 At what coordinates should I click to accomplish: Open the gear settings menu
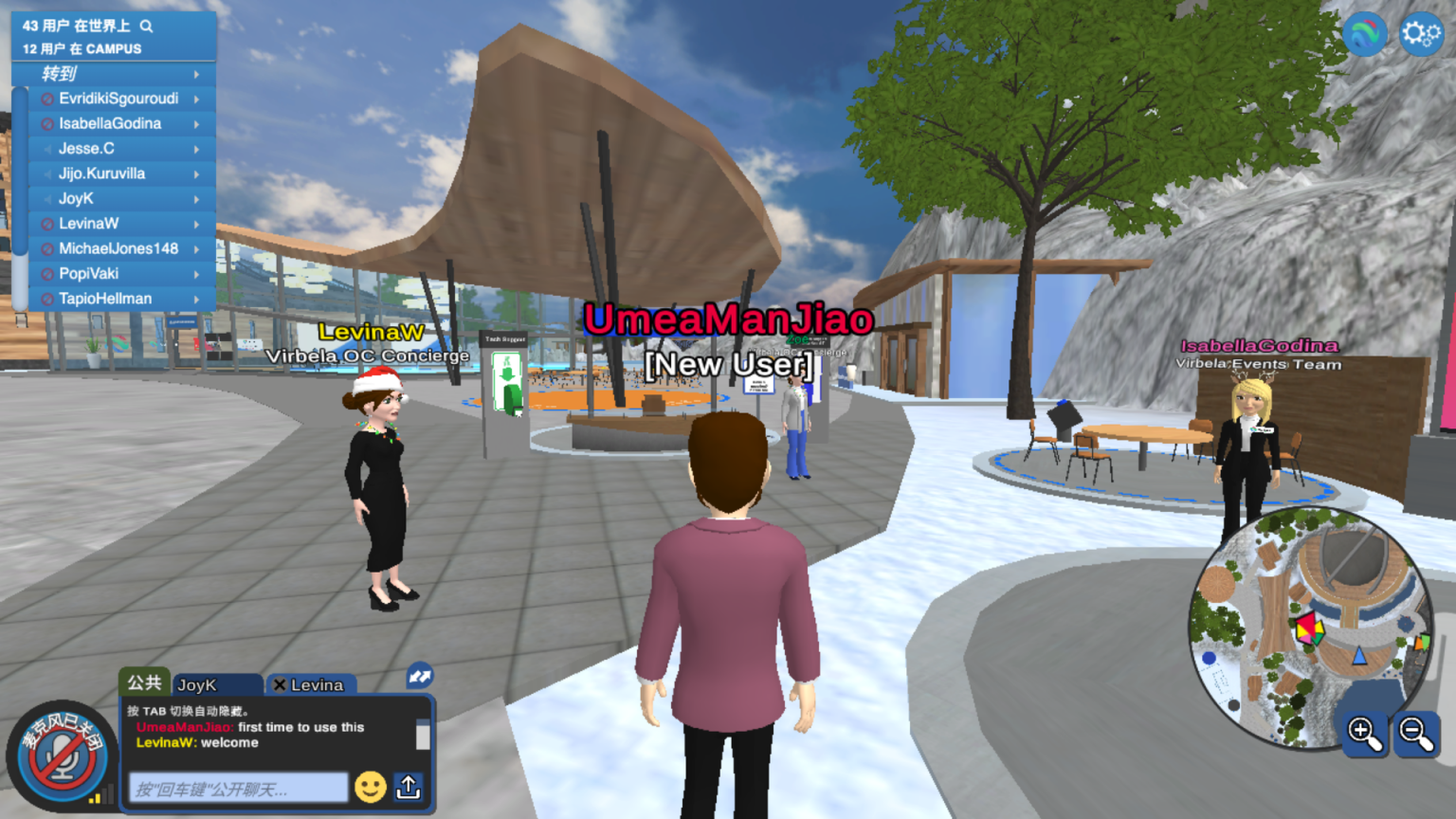1420,35
